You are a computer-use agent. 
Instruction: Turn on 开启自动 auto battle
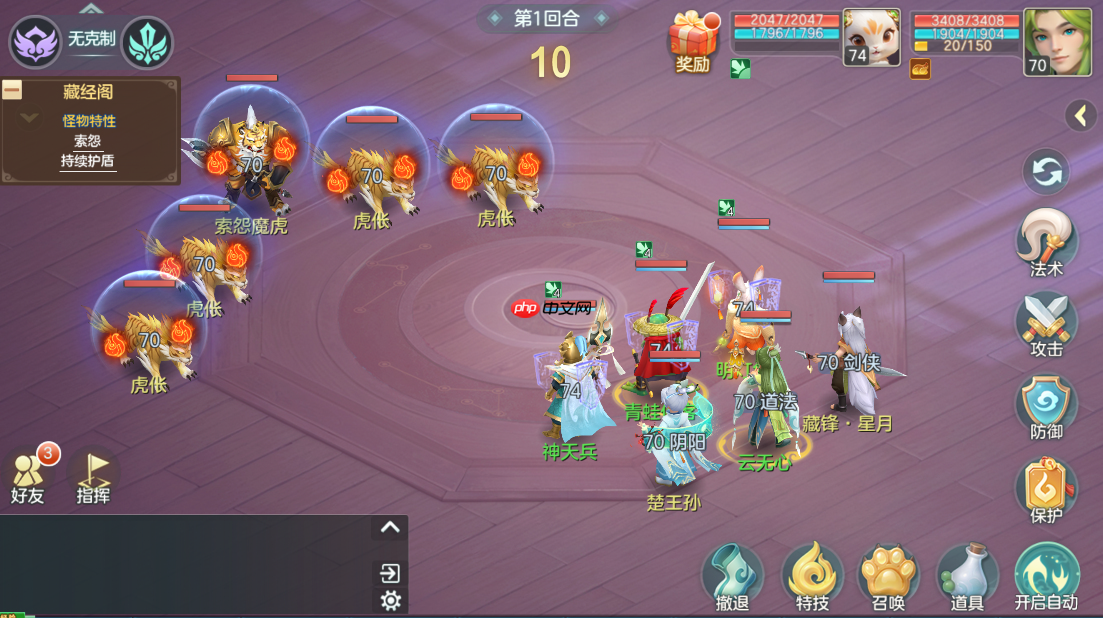pyautogui.click(x=1046, y=575)
